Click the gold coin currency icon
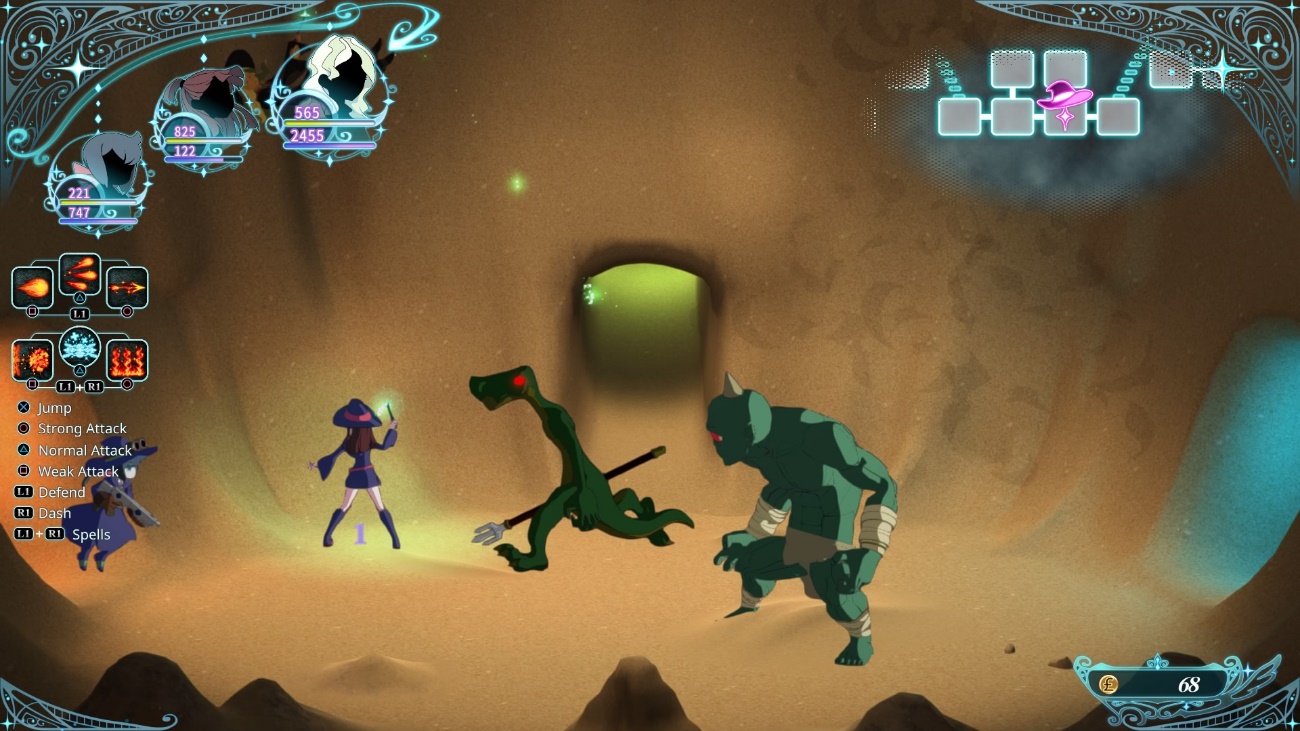1300x731 pixels. pyautogui.click(x=1108, y=685)
